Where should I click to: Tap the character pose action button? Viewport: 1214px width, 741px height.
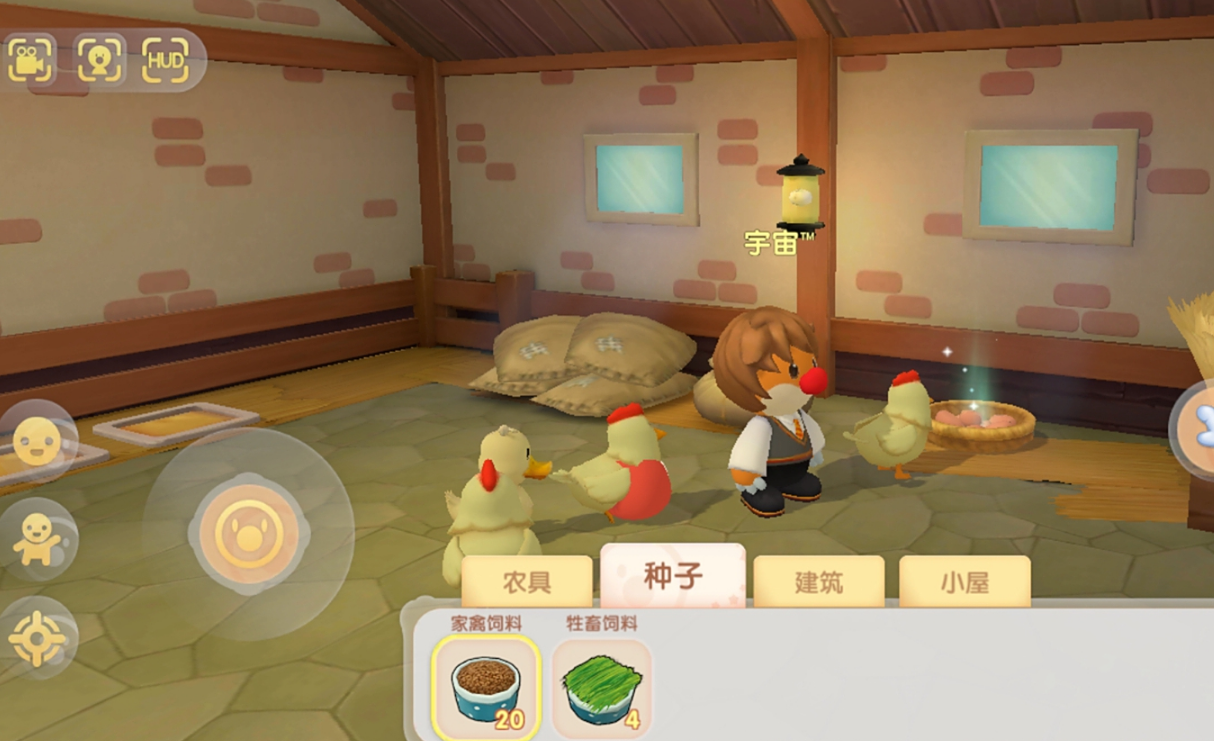(x=37, y=540)
